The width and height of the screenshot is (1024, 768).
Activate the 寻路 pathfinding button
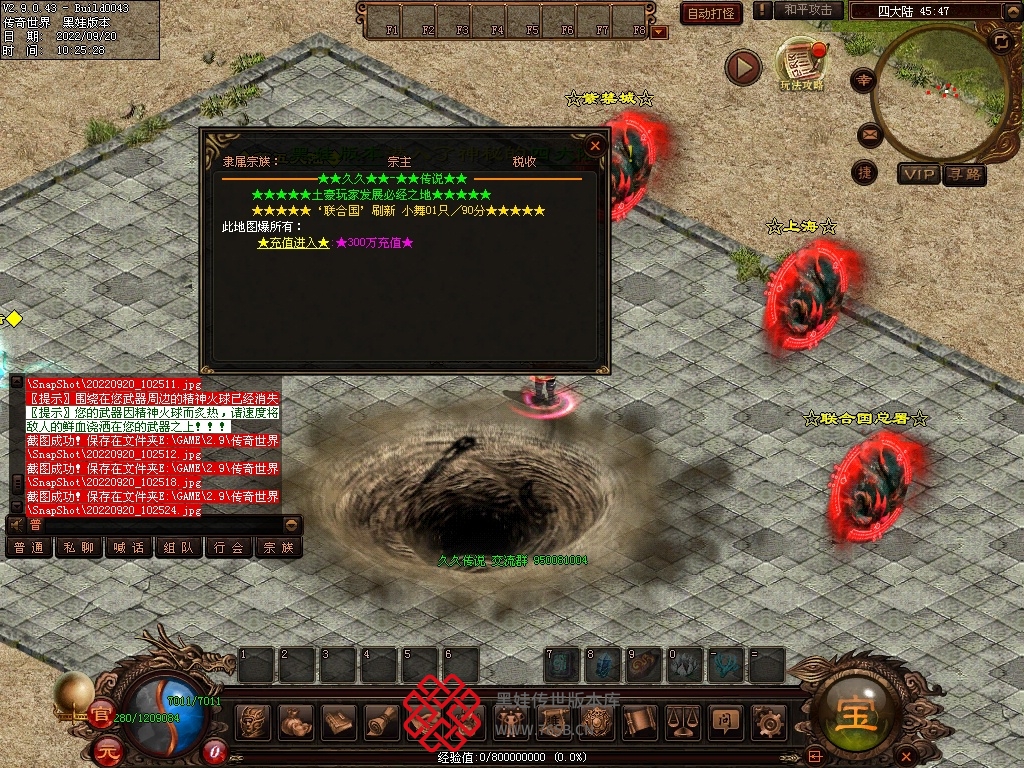[x=963, y=174]
